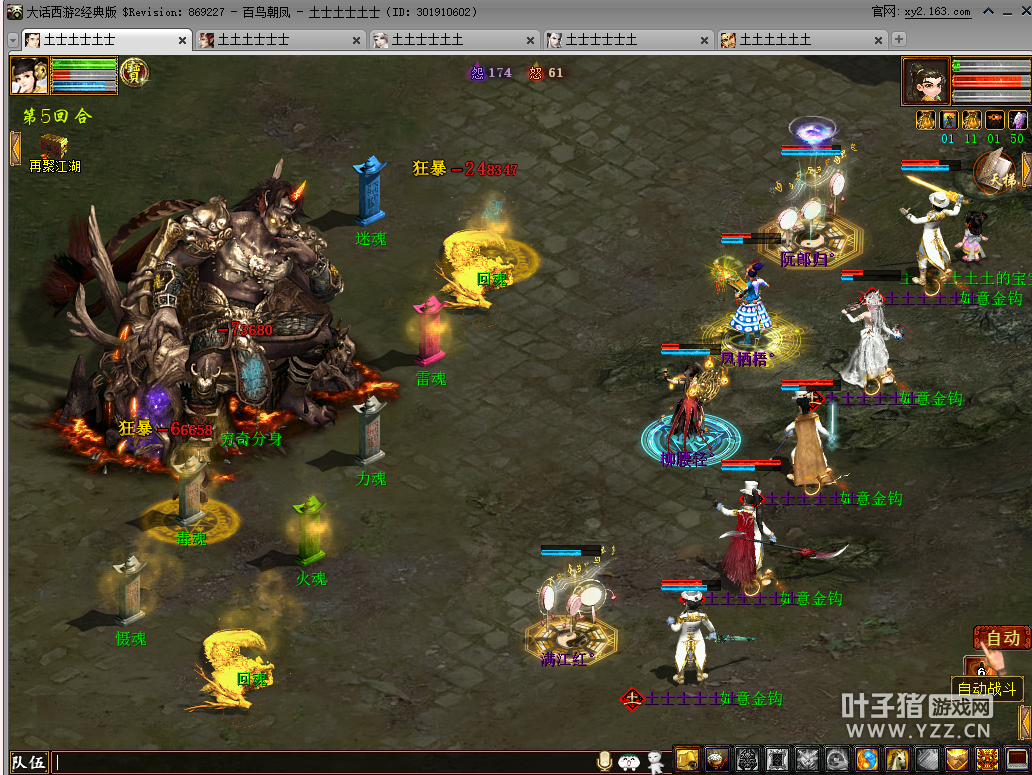Open the 再聚江湖 treasure chest event
Image resolution: width=1032 pixels, height=775 pixels.
pos(54,148)
